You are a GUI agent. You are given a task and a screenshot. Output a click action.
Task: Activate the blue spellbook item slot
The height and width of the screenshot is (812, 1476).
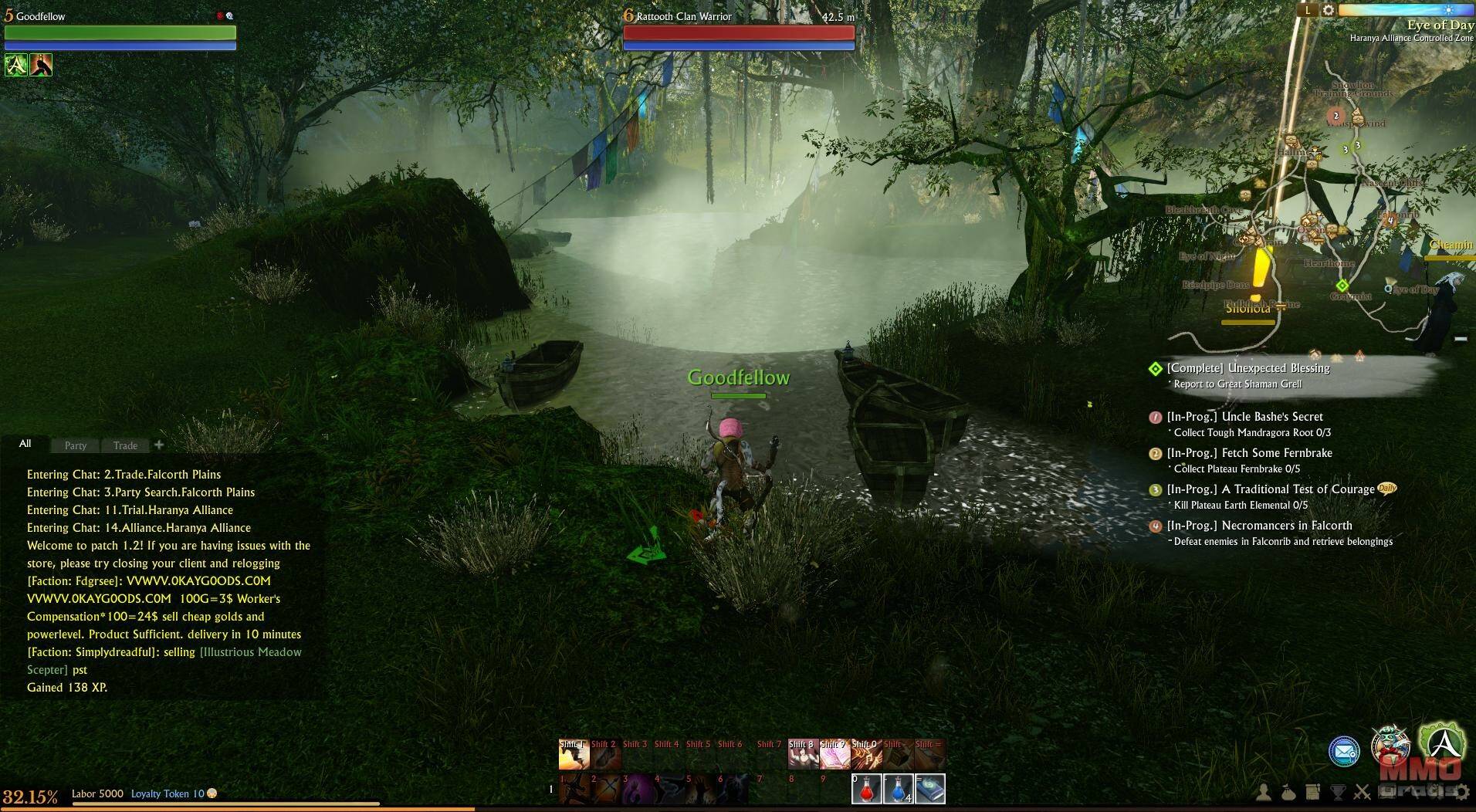(x=929, y=790)
